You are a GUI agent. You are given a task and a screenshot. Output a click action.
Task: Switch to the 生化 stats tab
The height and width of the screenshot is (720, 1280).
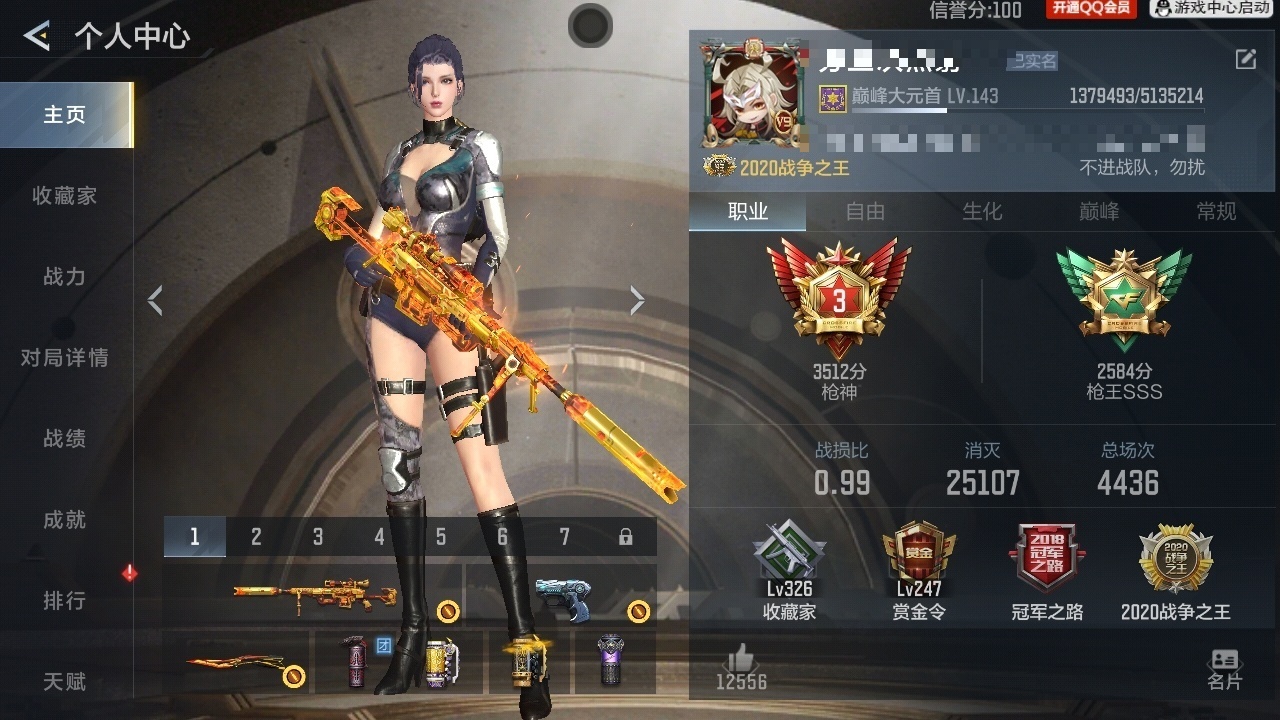coord(982,211)
